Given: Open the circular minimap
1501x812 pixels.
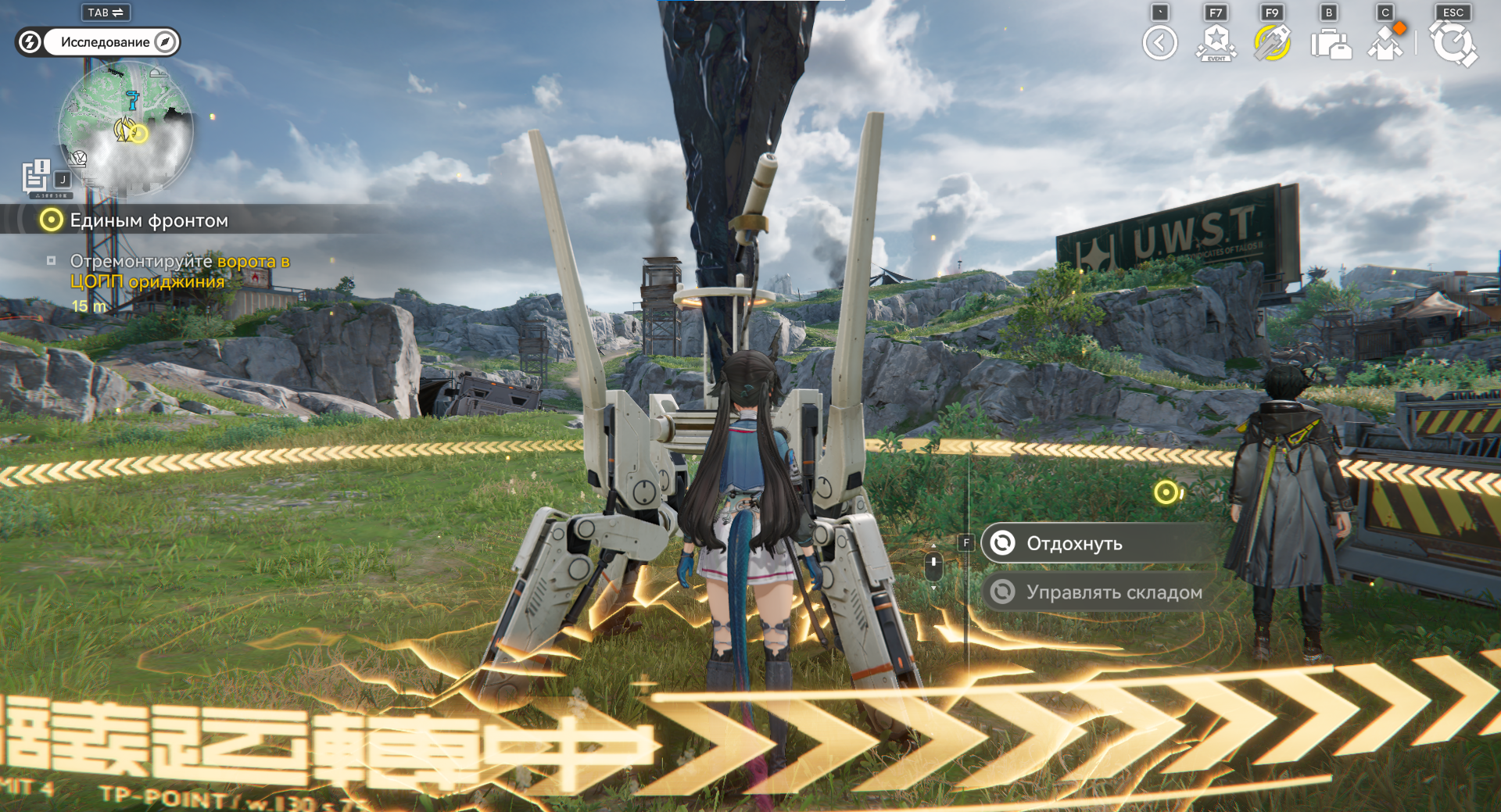Looking at the screenshot, I should pos(126,127).
